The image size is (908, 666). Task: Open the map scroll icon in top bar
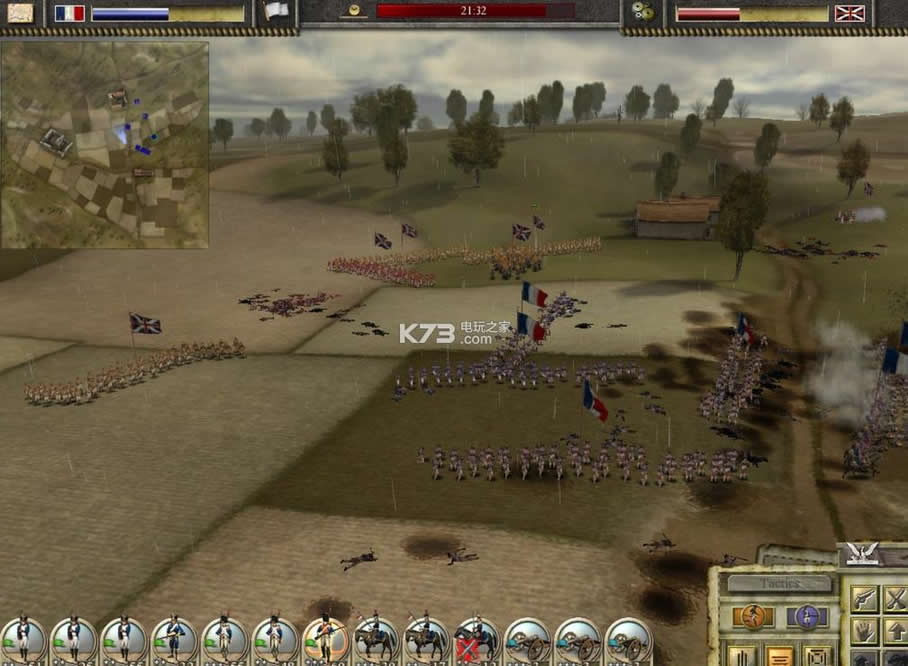[20, 13]
